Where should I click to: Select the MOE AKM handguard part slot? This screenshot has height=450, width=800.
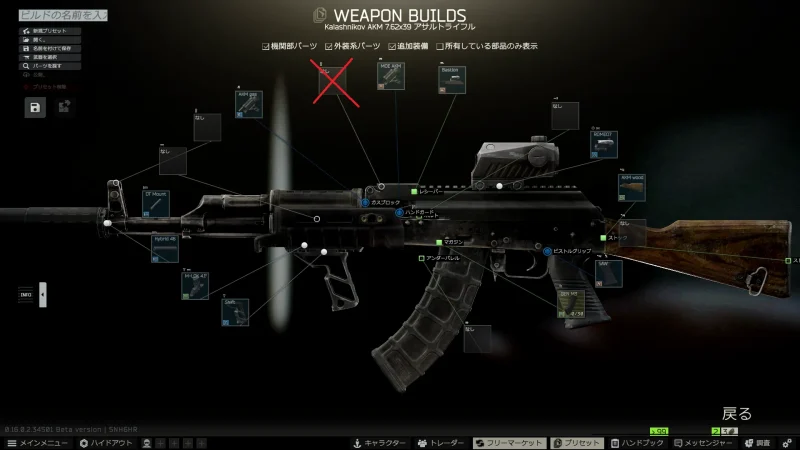tap(391, 76)
